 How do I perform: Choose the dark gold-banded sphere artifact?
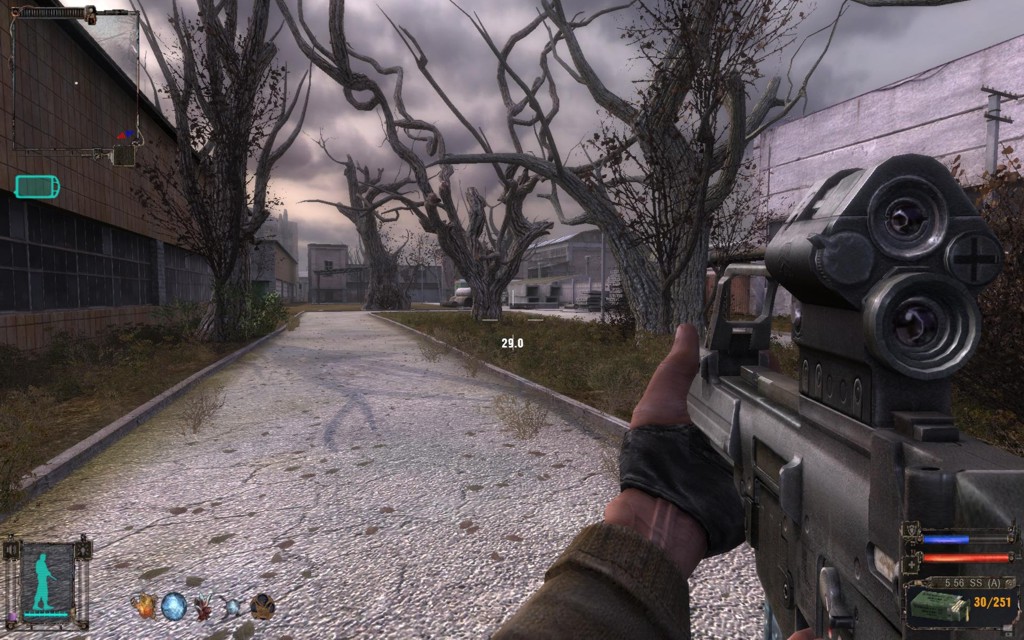pos(262,605)
